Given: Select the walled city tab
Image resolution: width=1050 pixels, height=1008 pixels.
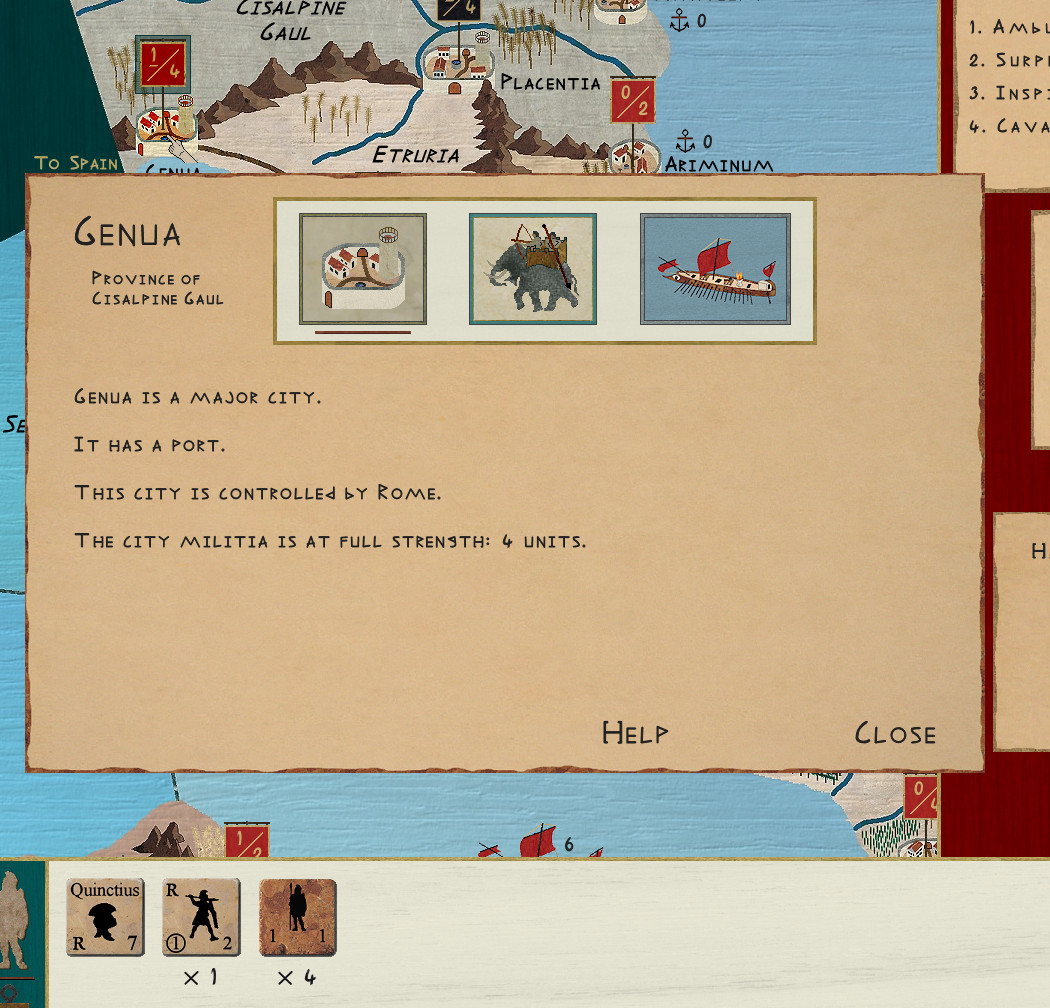Looking at the screenshot, I should pyautogui.click(x=363, y=269).
